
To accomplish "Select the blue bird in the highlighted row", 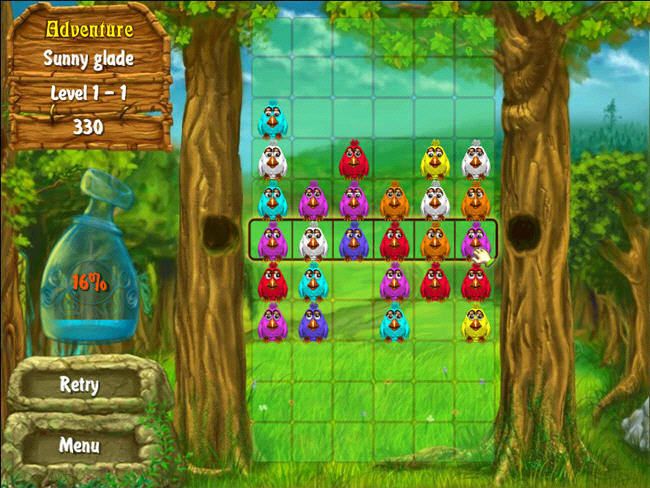I will point(353,241).
